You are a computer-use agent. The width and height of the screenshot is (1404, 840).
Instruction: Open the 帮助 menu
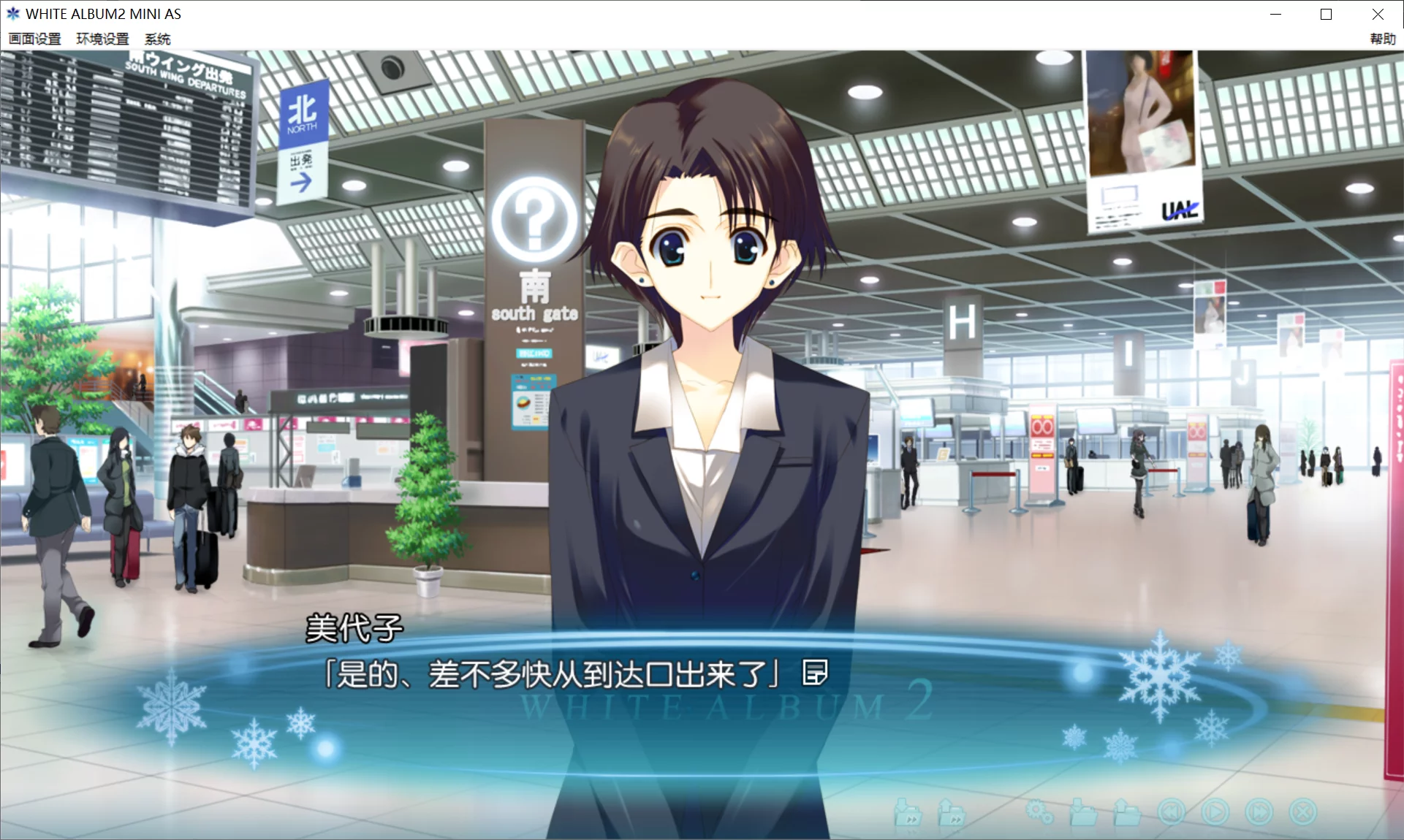[x=1381, y=39]
